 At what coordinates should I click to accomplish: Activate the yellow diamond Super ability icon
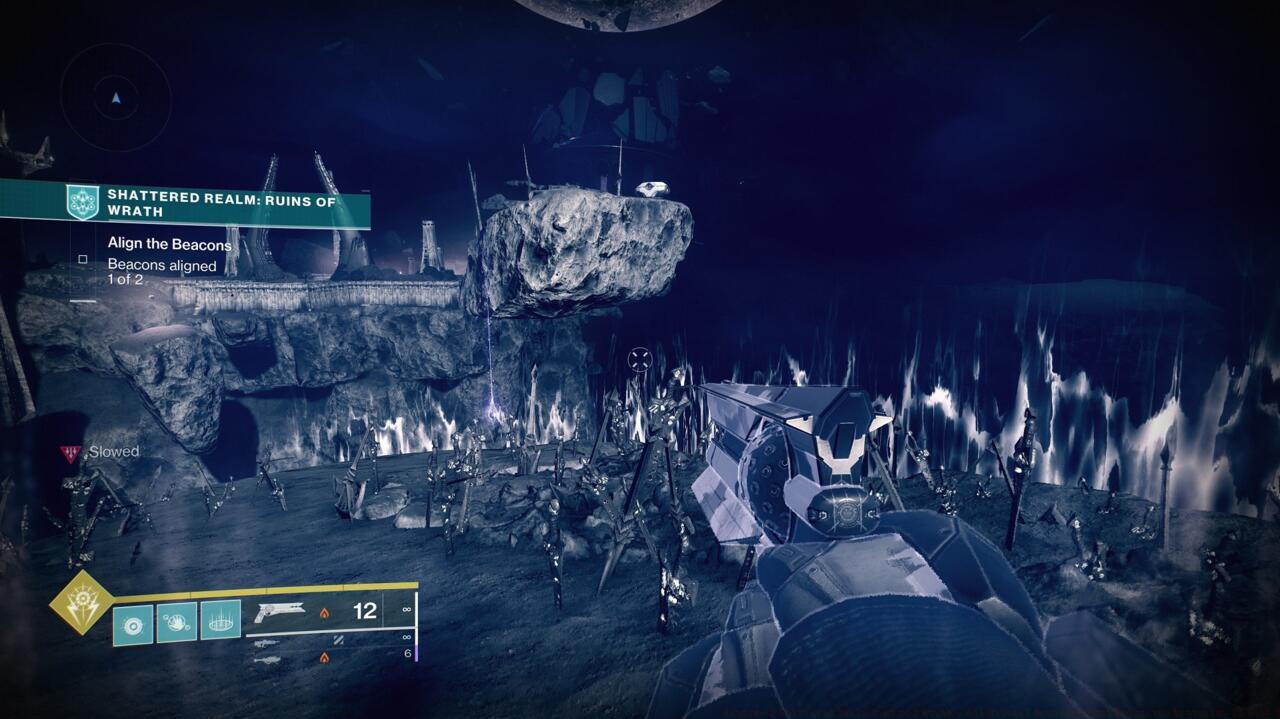click(82, 602)
